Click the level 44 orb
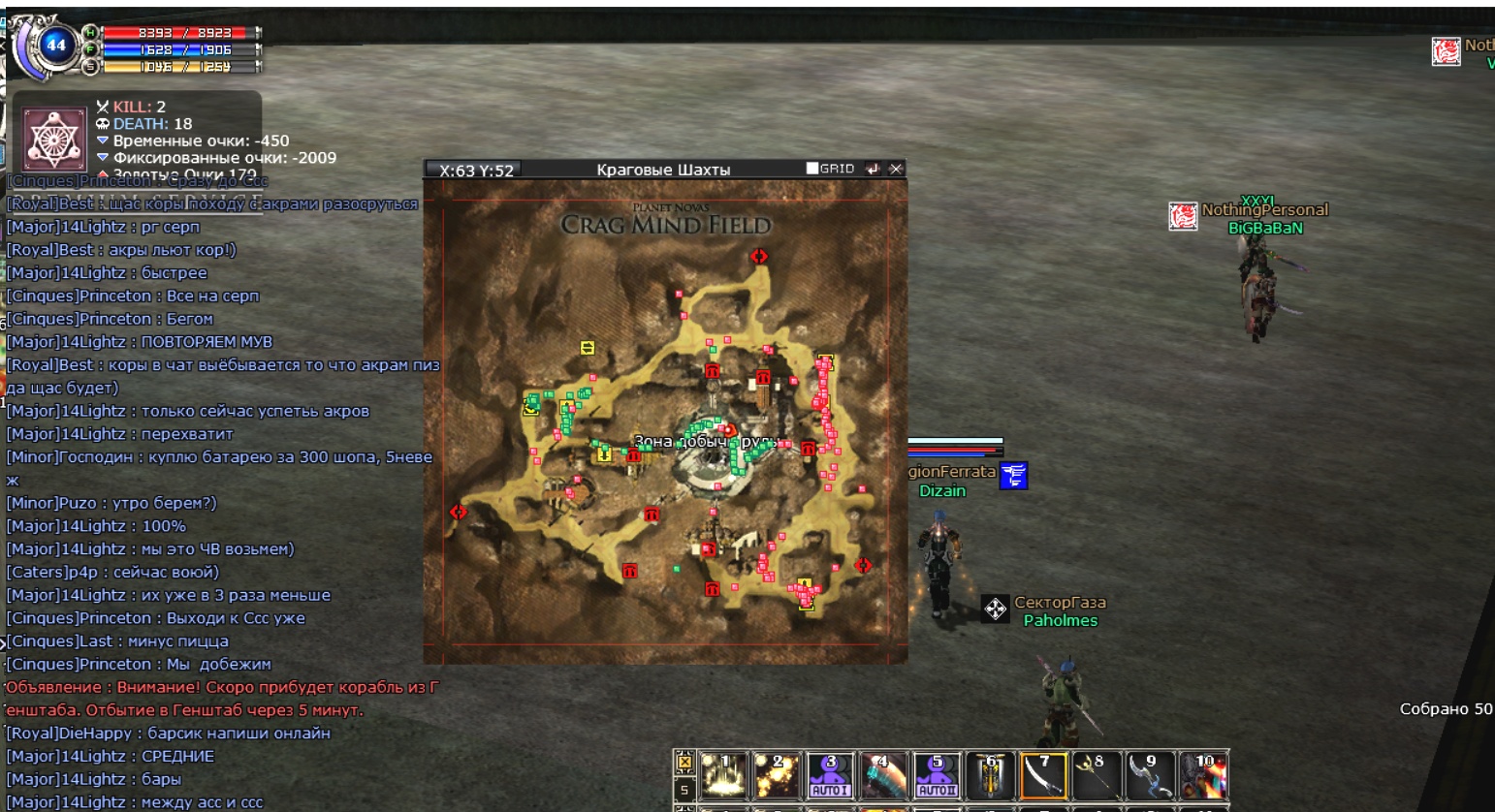 pyautogui.click(x=56, y=45)
